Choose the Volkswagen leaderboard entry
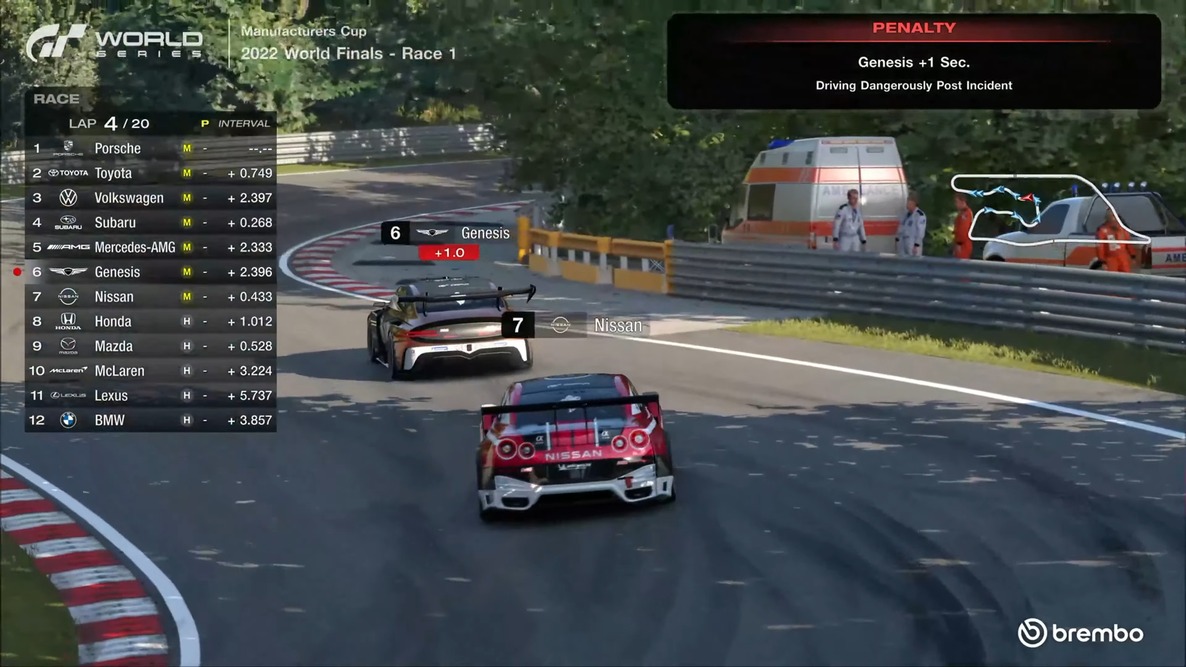The width and height of the screenshot is (1186, 667). [x=150, y=198]
